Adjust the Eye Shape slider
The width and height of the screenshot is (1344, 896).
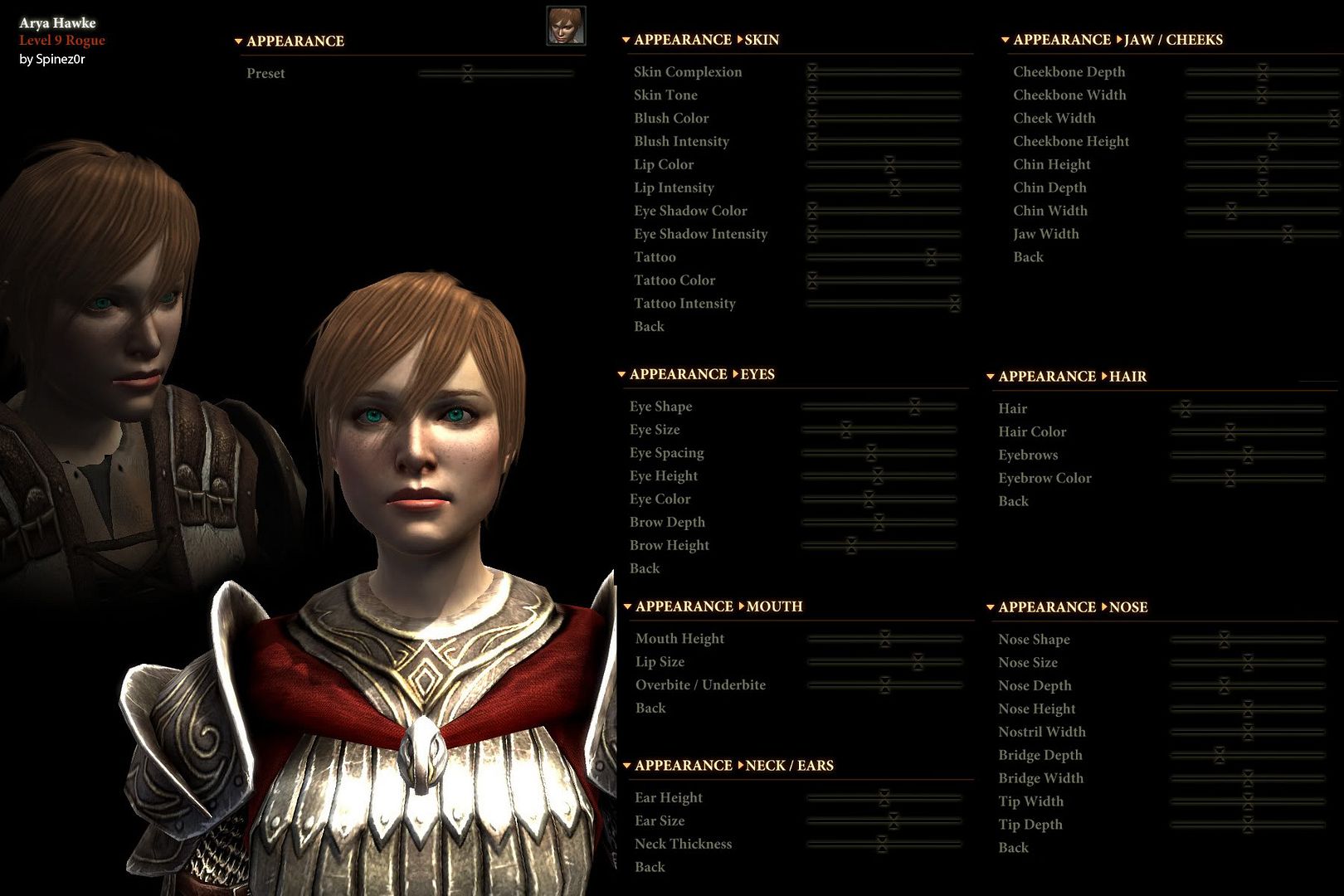[914, 407]
